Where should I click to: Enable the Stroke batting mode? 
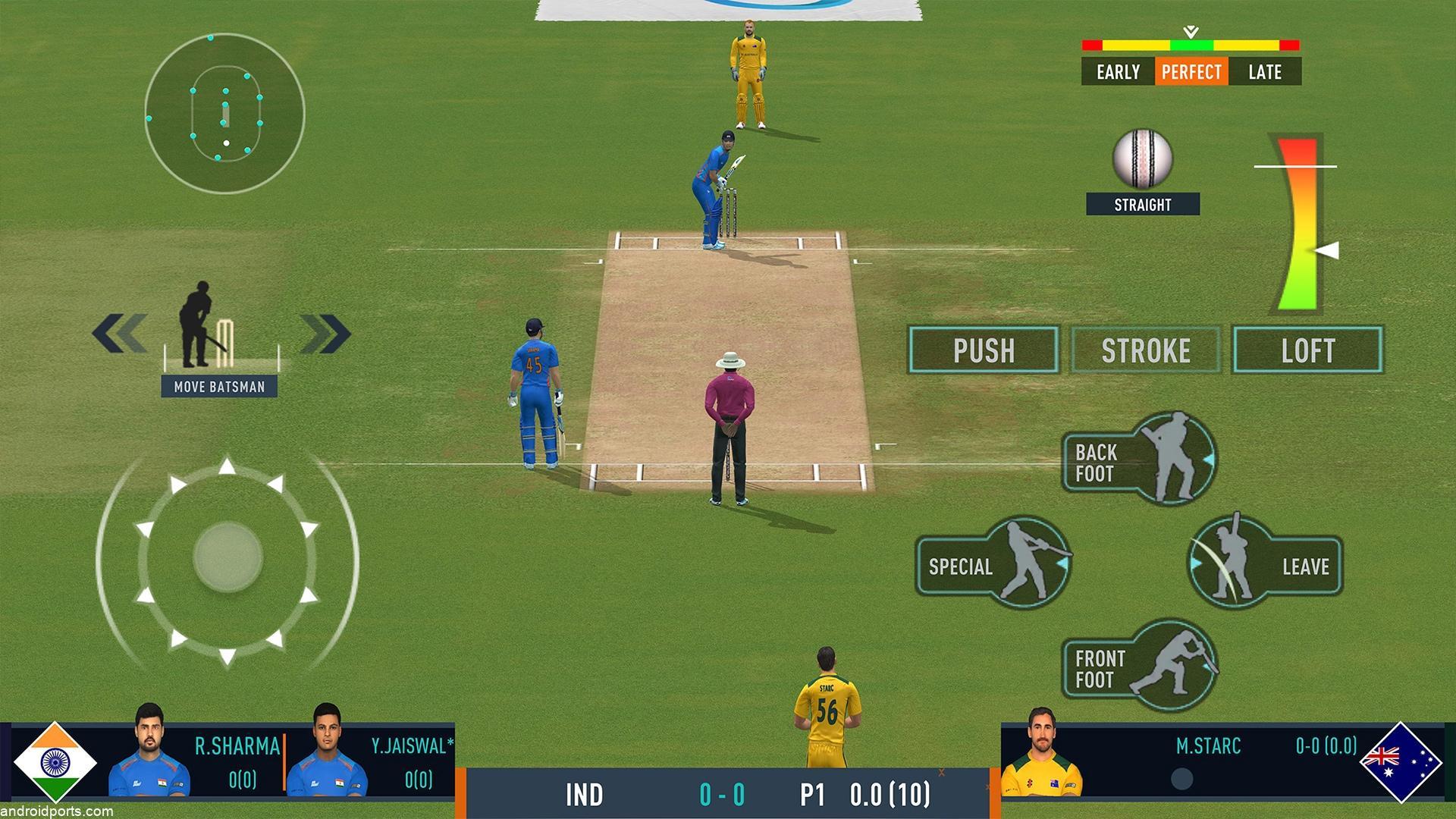(1145, 350)
